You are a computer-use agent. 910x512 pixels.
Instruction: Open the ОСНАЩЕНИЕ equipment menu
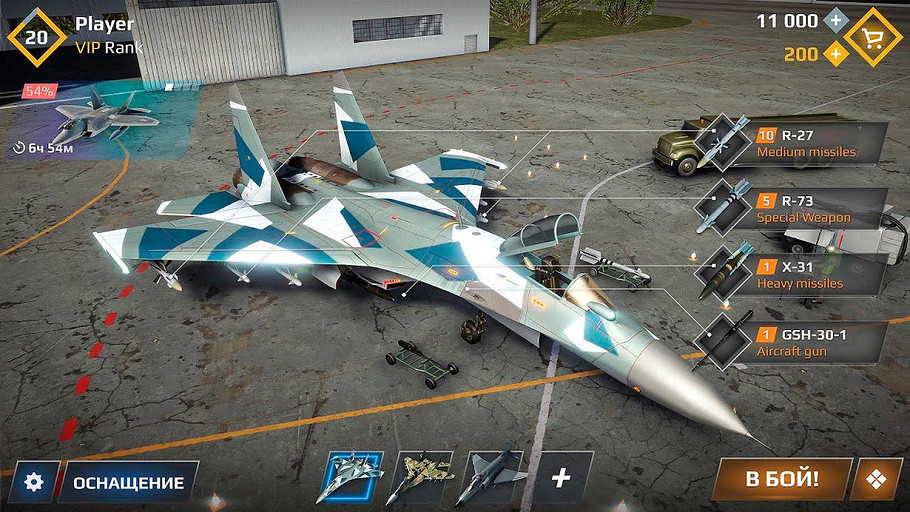[x=128, y=482]
